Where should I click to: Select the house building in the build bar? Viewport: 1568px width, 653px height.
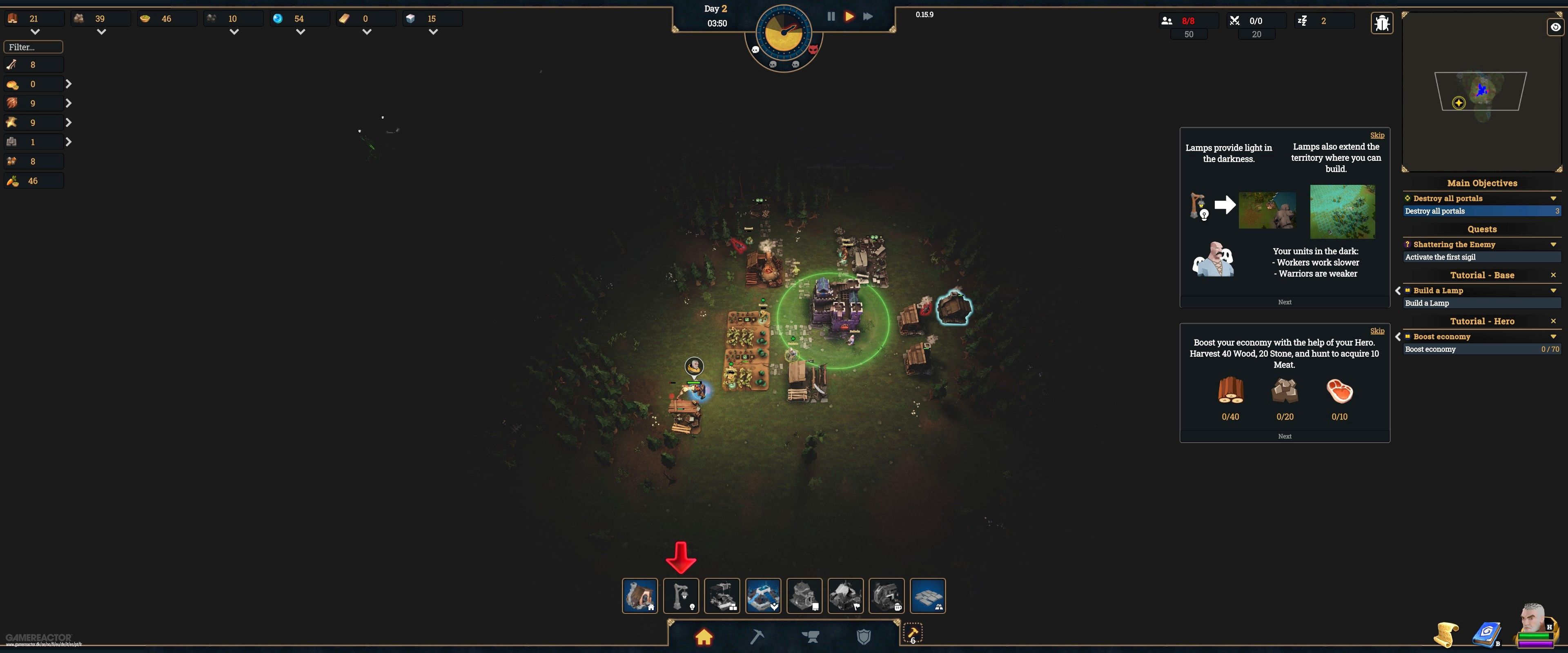(x=640, y=596)
